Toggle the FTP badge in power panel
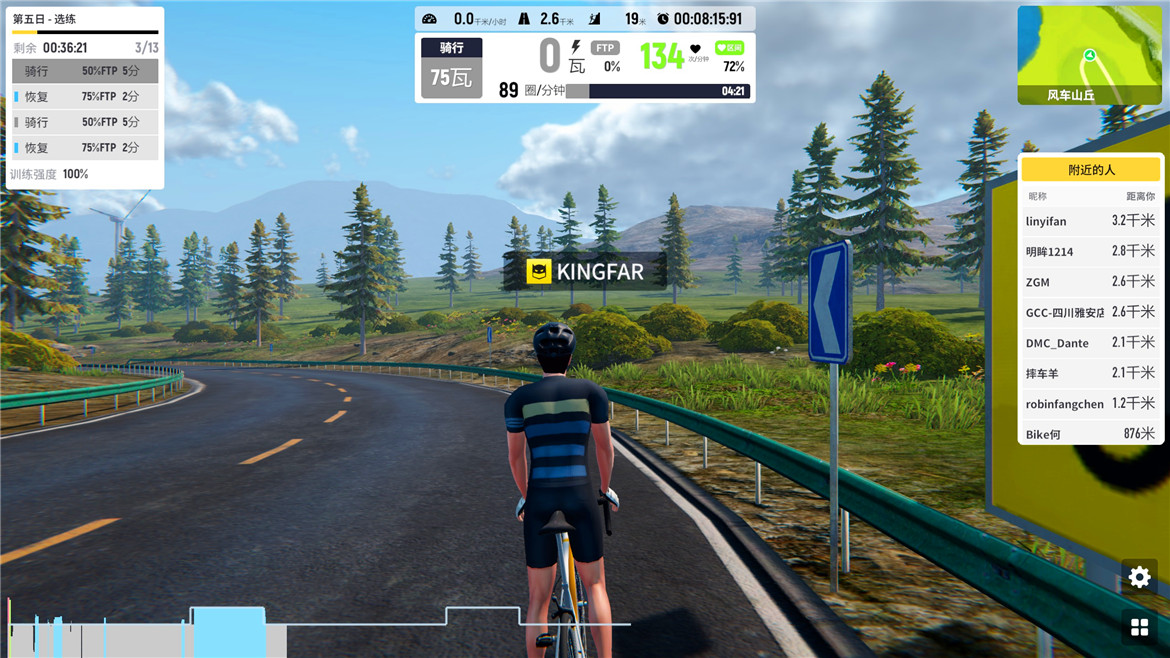 605,48
